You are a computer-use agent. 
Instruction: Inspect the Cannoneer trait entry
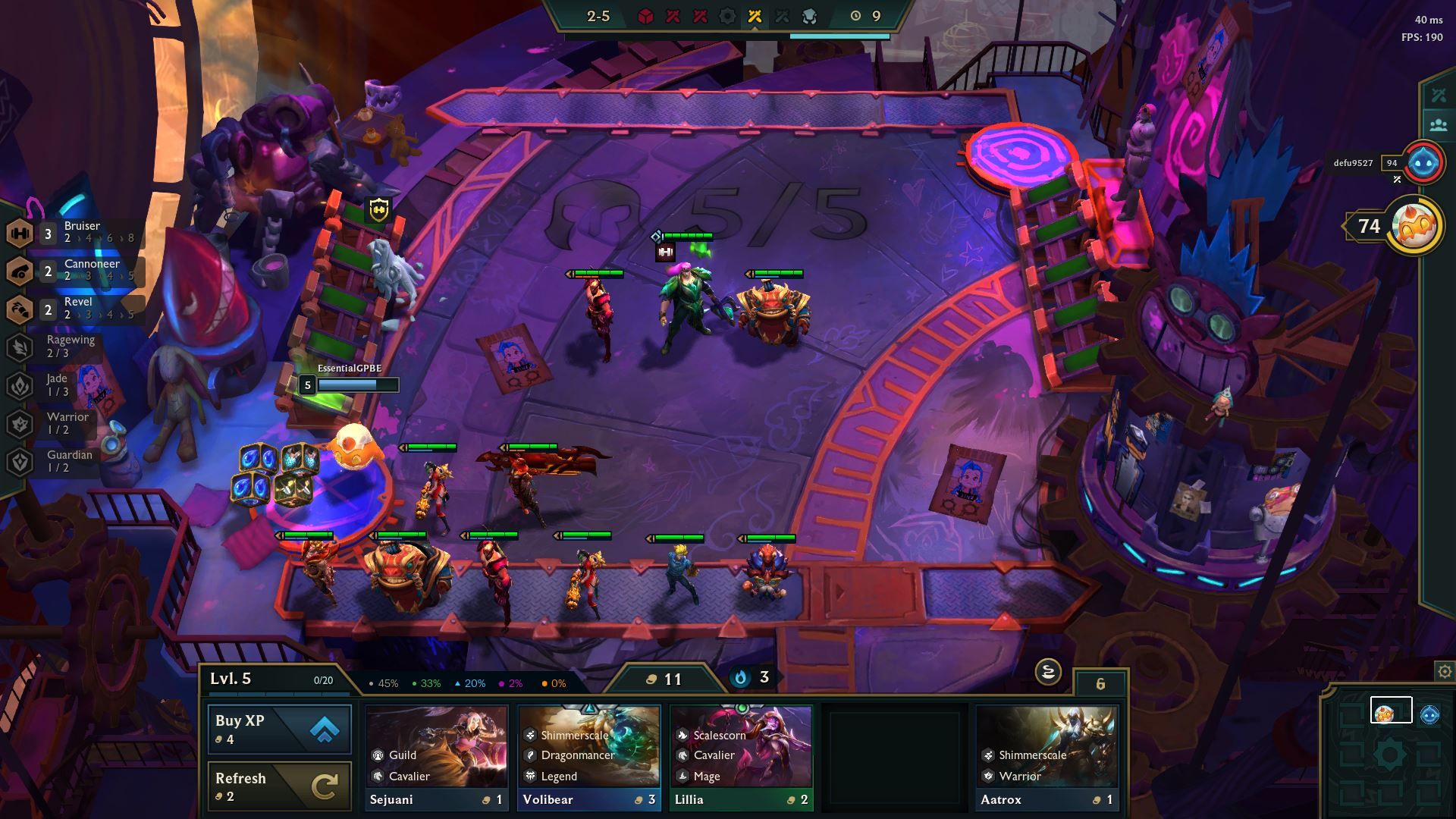[76, 270]
